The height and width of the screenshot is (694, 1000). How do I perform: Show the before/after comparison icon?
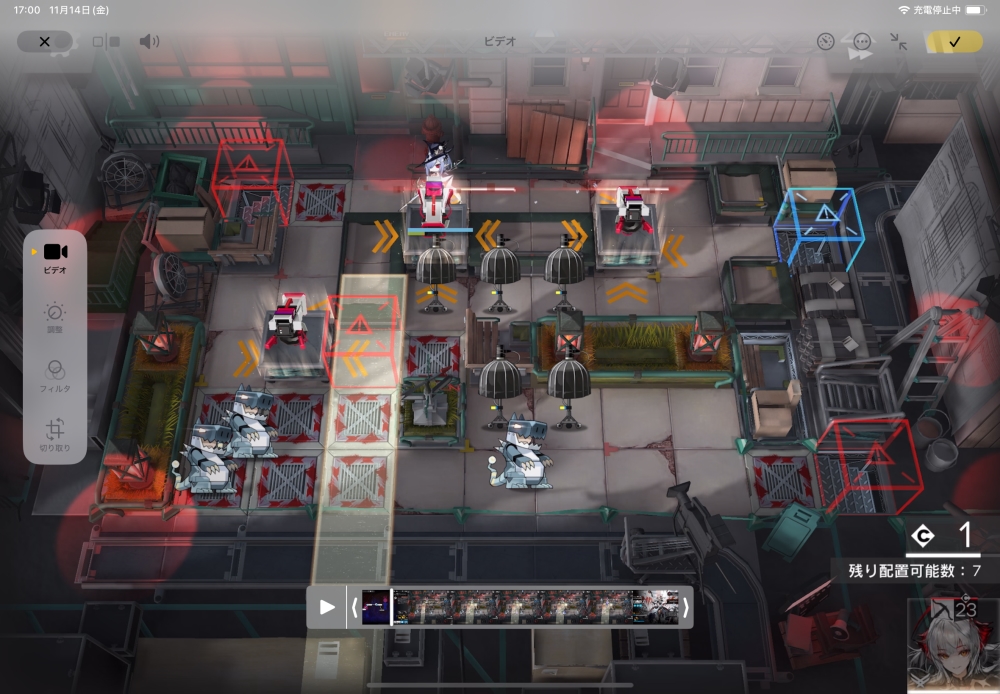(x=106, y=42)
